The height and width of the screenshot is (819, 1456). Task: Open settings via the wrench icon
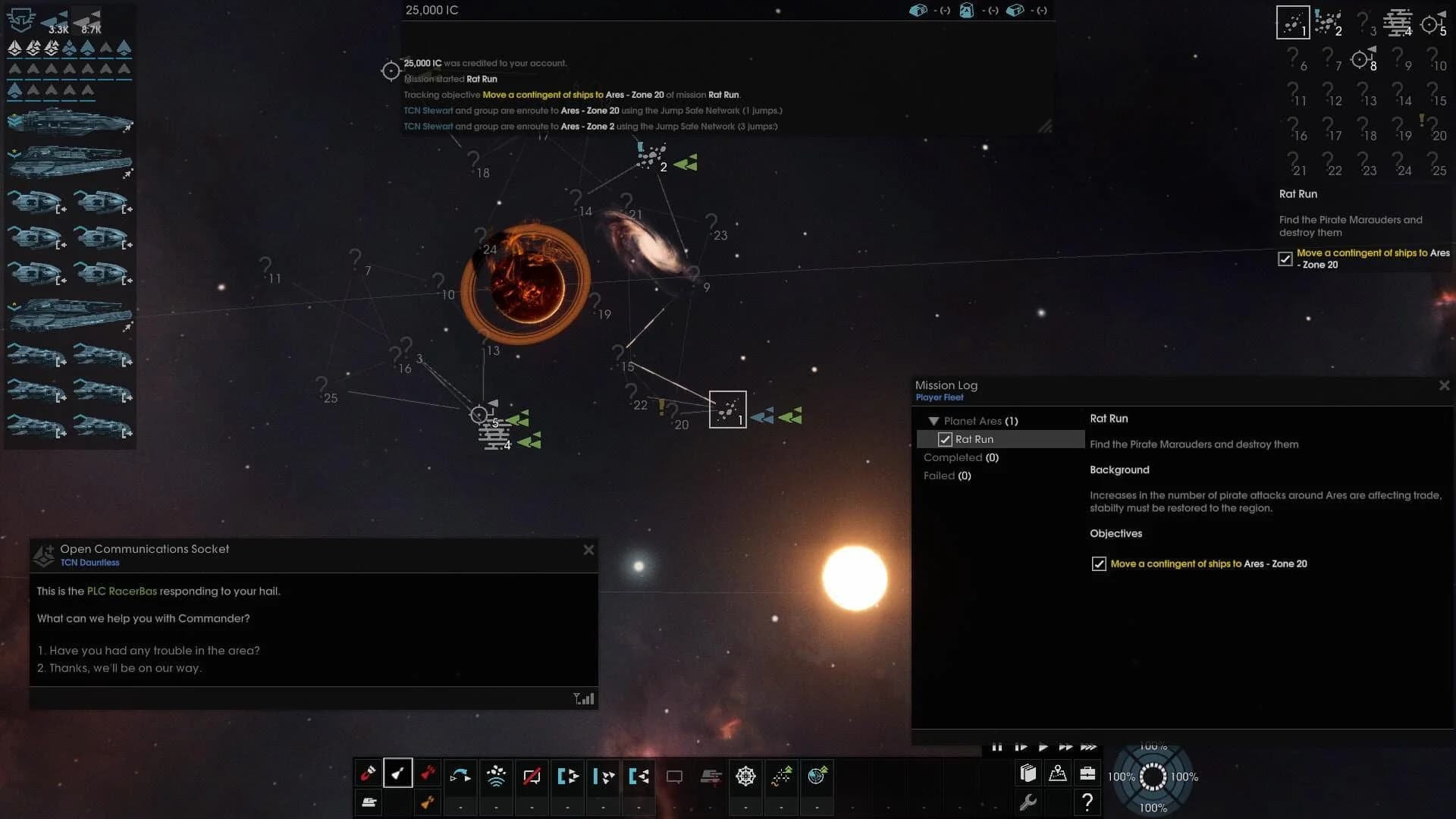(x=1029, y=802)
